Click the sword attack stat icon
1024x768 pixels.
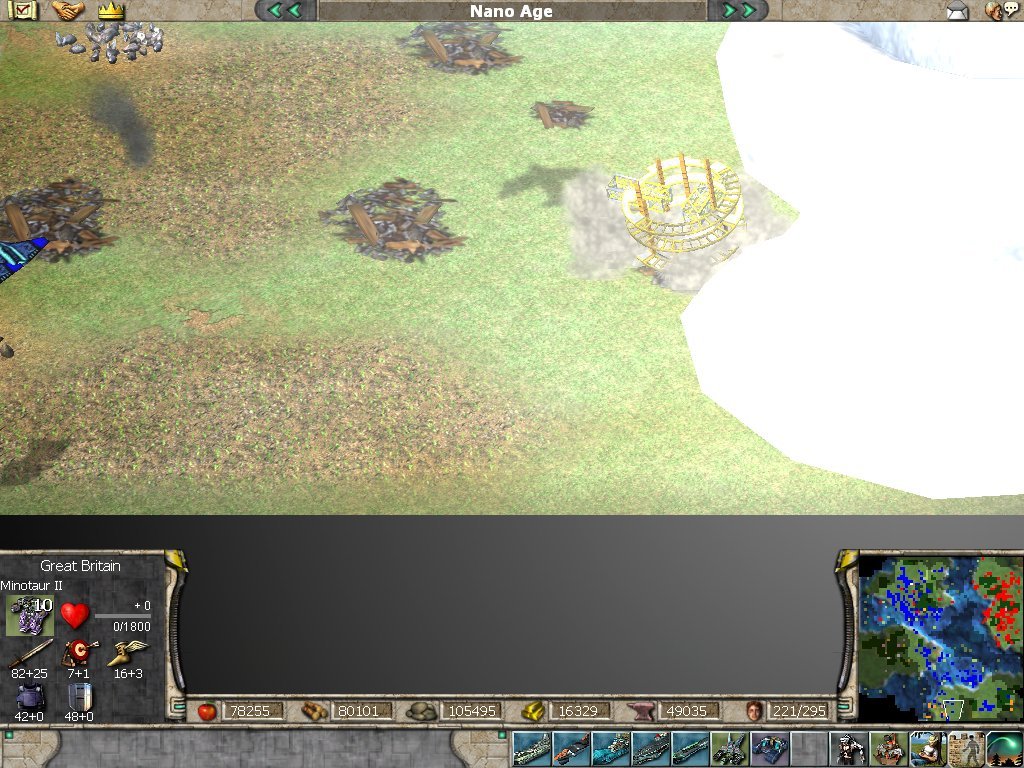coord(30,654)
